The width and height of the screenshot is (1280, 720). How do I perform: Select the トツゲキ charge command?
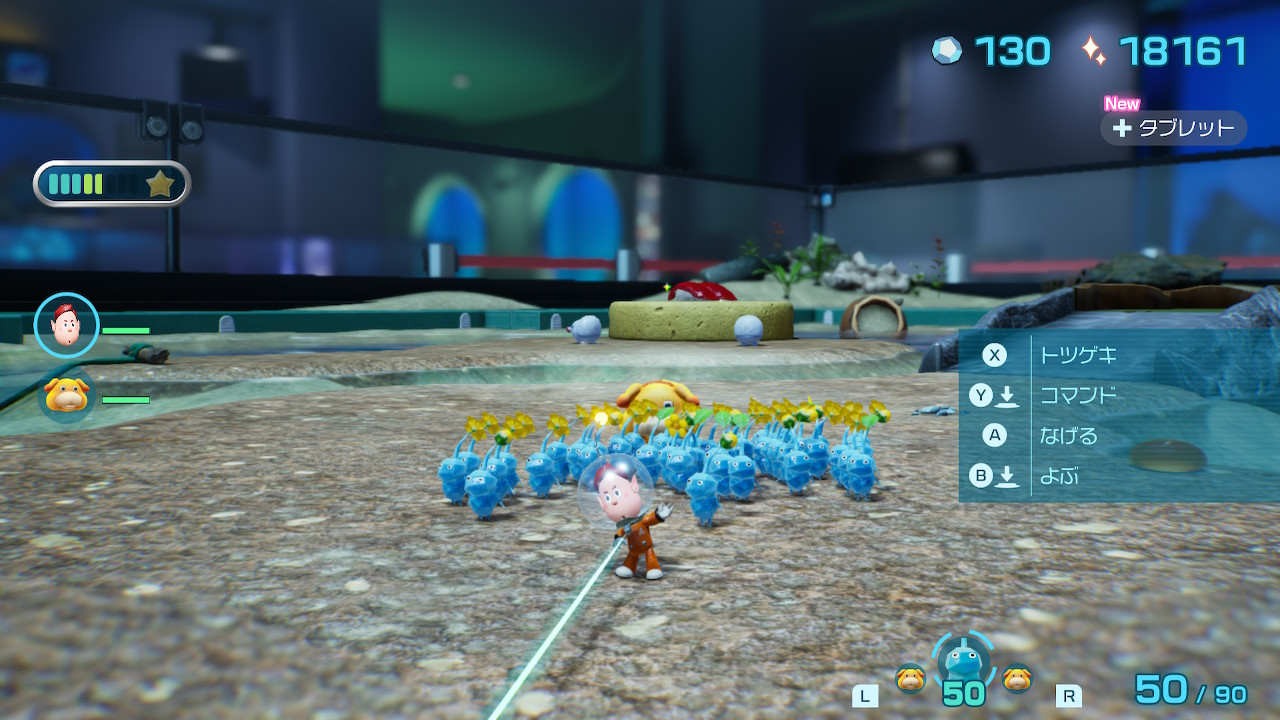[x=1077, y=355]
